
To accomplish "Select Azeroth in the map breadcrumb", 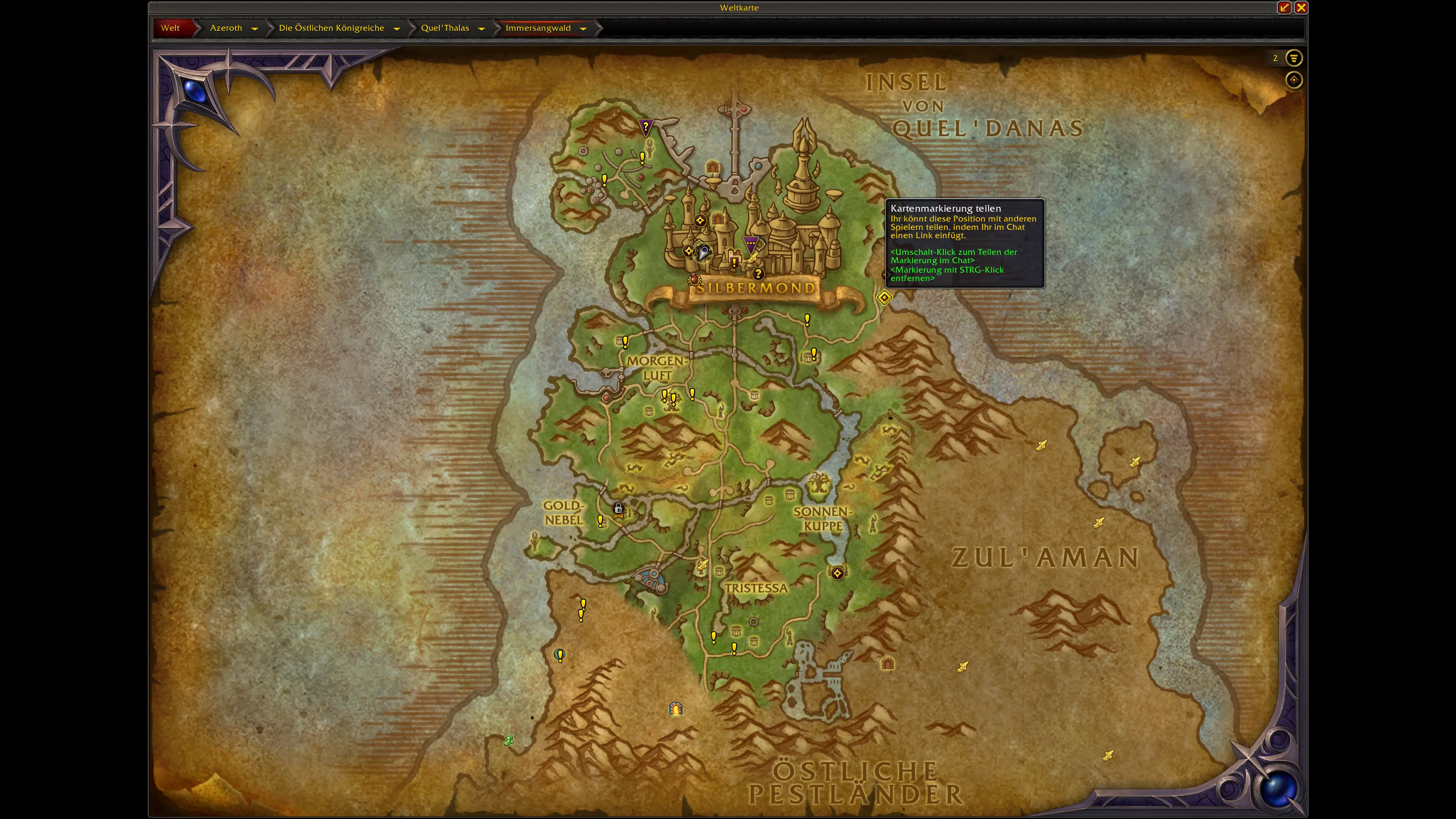I will [x=226, y=28].
